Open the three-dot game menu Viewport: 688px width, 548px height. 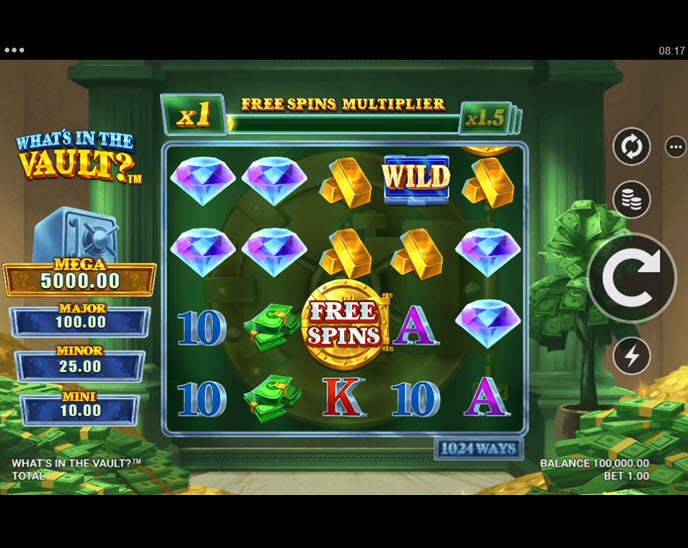676,147
